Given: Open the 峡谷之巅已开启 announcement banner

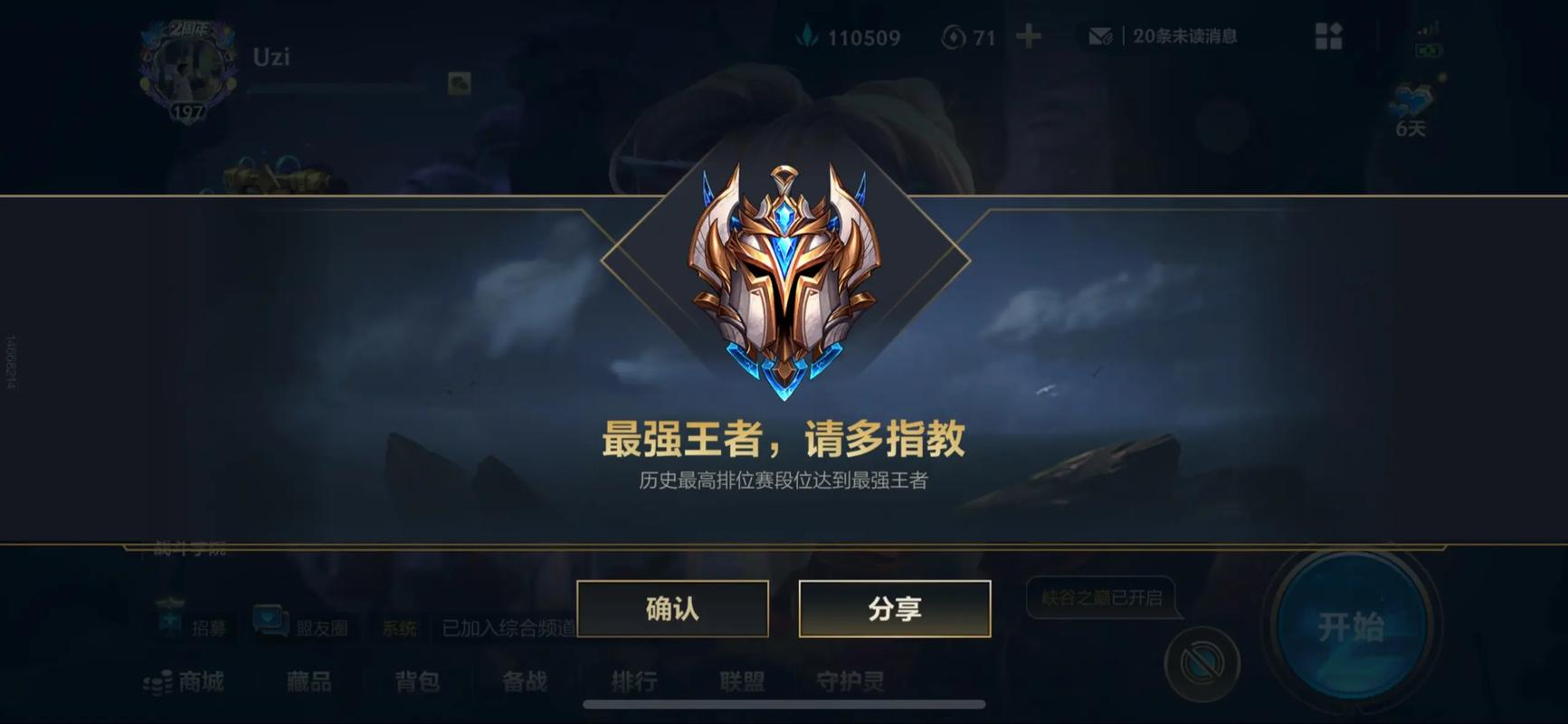Looking at the screenshot, I should click(1101, 596).
